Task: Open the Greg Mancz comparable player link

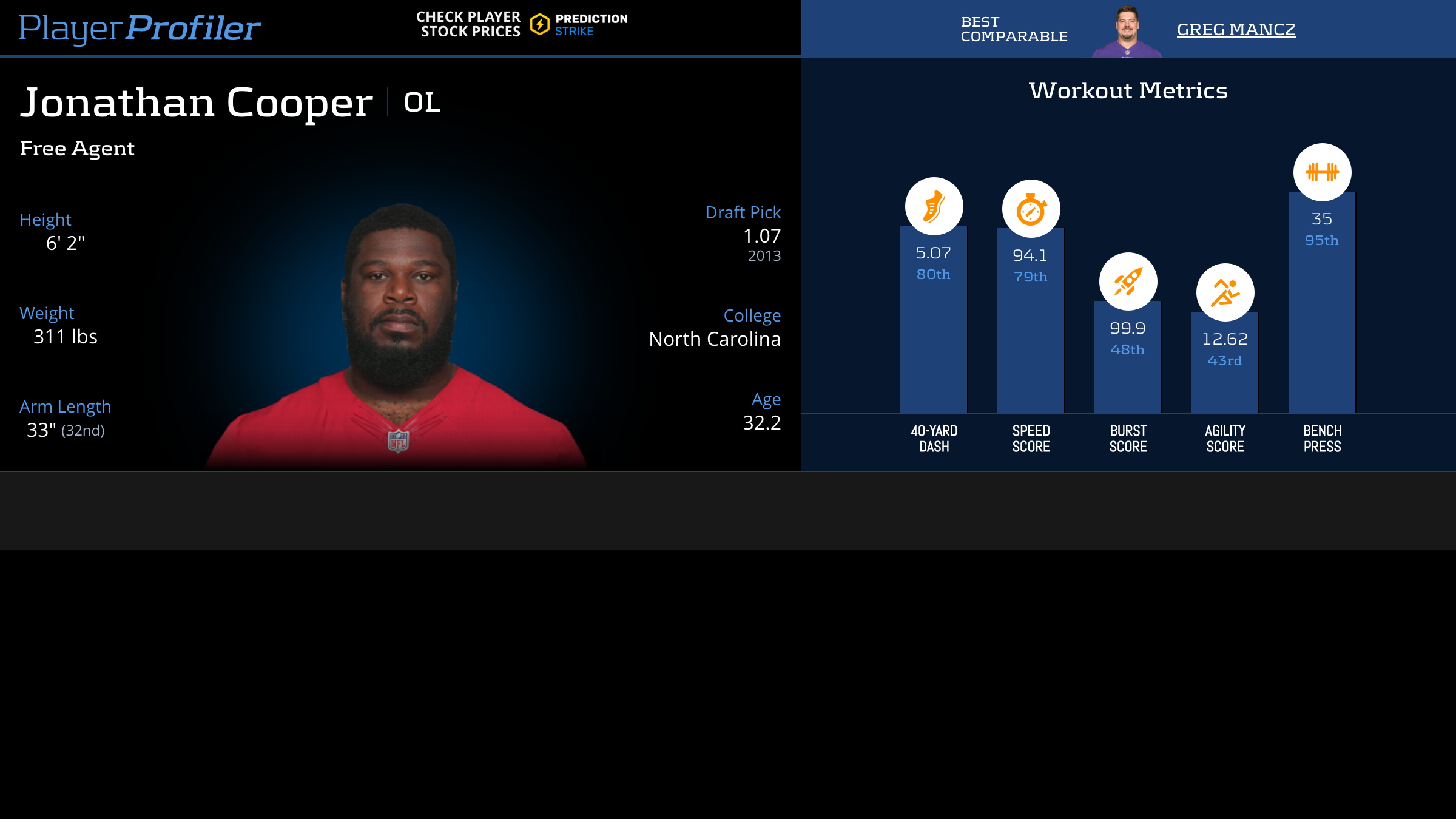Action: [1236, 29]
